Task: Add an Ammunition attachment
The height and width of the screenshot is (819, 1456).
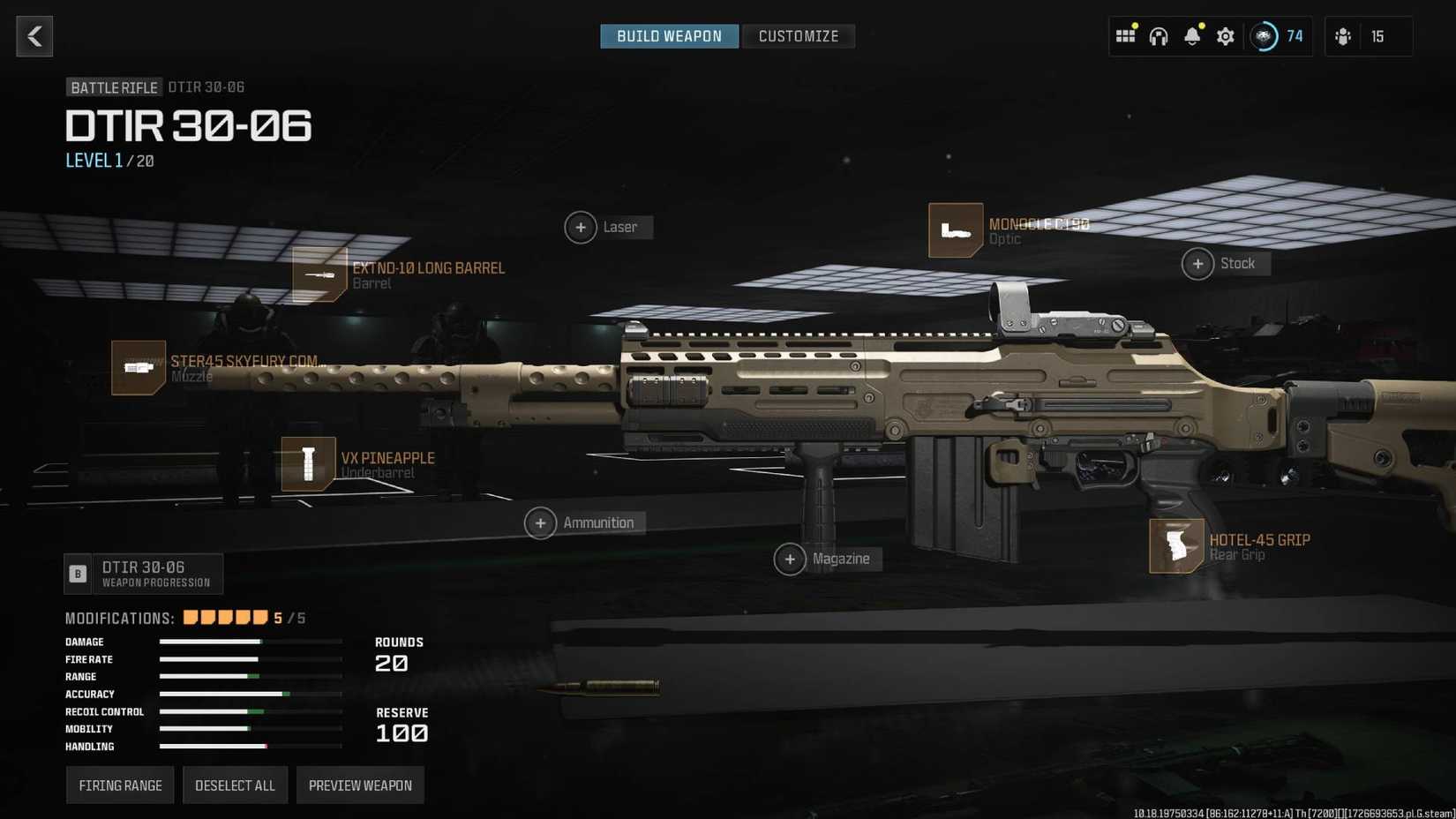Action: pyautogui.click(x=540, y=522)
